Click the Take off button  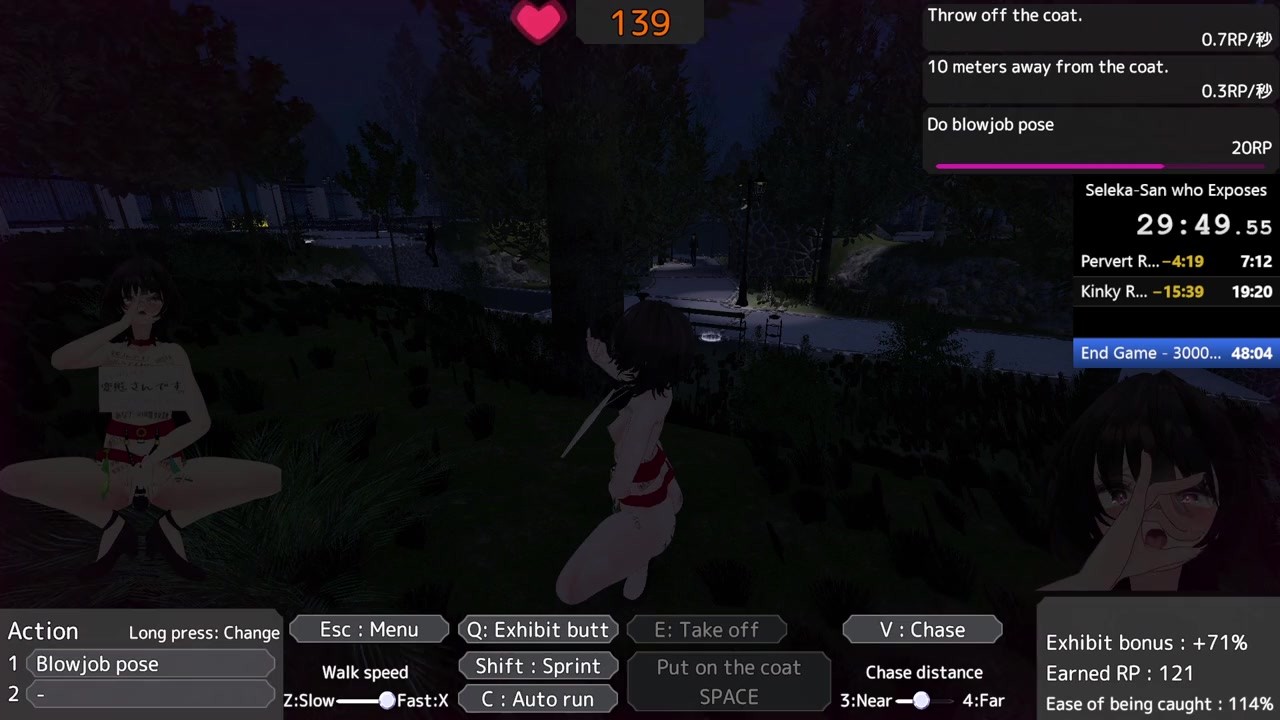coord(706,630)
